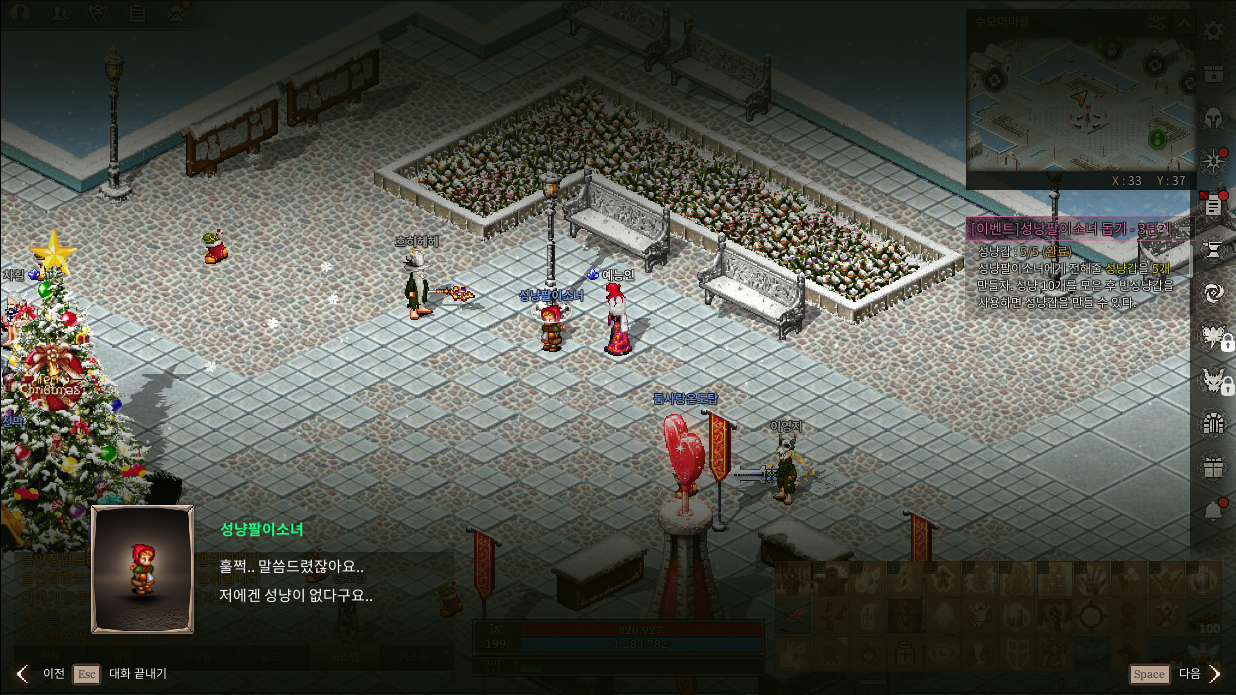
Task: Open the gift box icon
Action: pyautogui.click(x=1213, y=467)
